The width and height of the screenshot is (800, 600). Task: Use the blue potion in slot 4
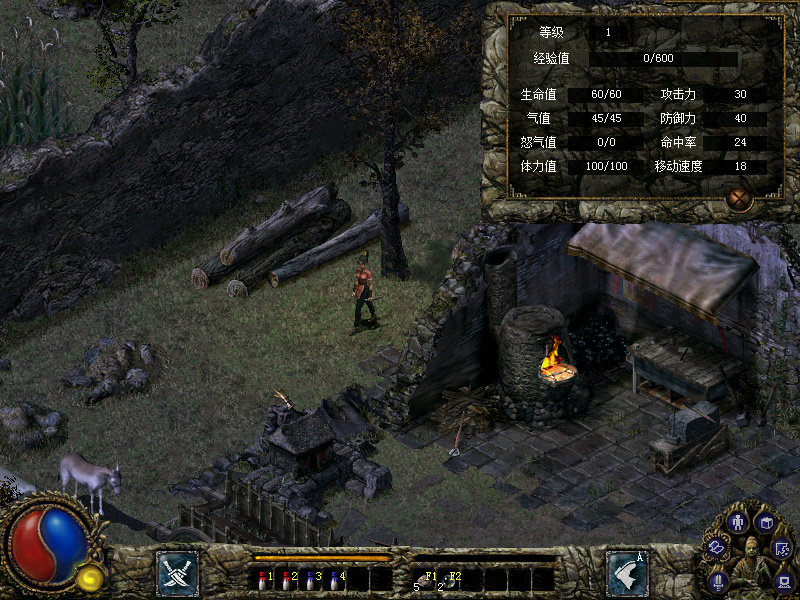[x=334, y=579]
